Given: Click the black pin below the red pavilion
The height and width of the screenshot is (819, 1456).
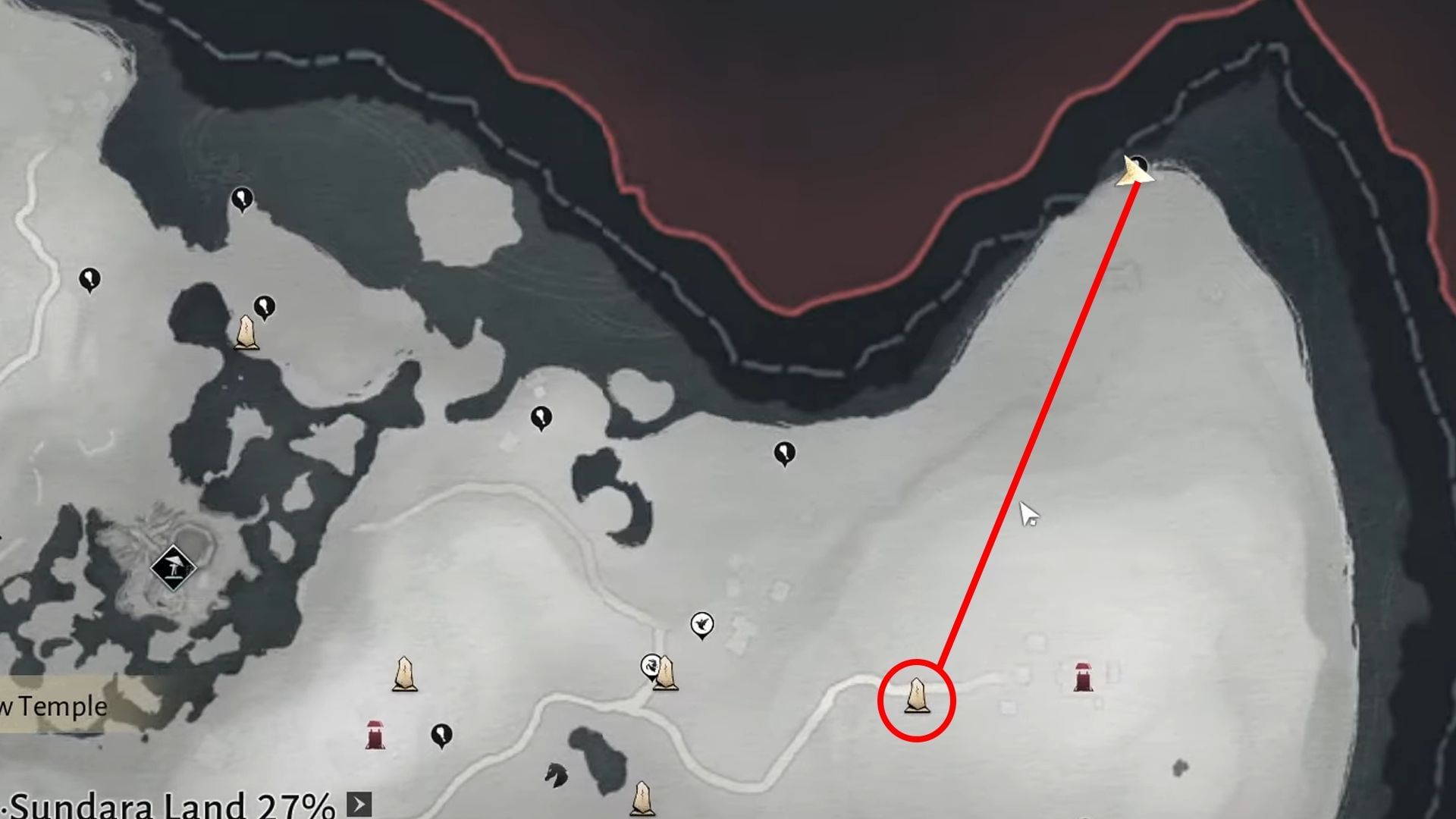Looking at the screenshot, I should pos(440,732).
